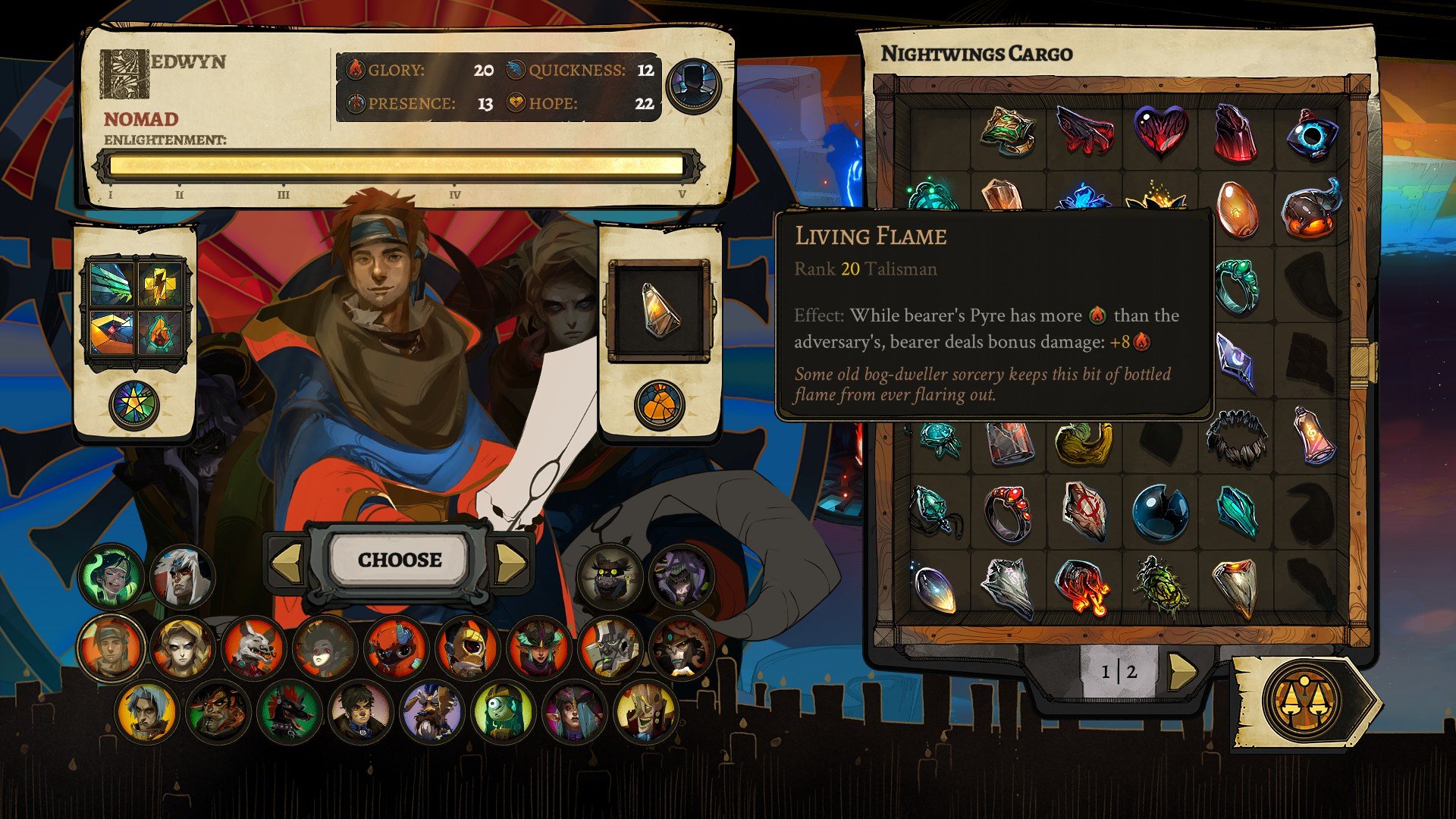Screen dimensions: 1456x819
Task: Select the dark blue orb talisman
Action: (x=1159, y=512)
